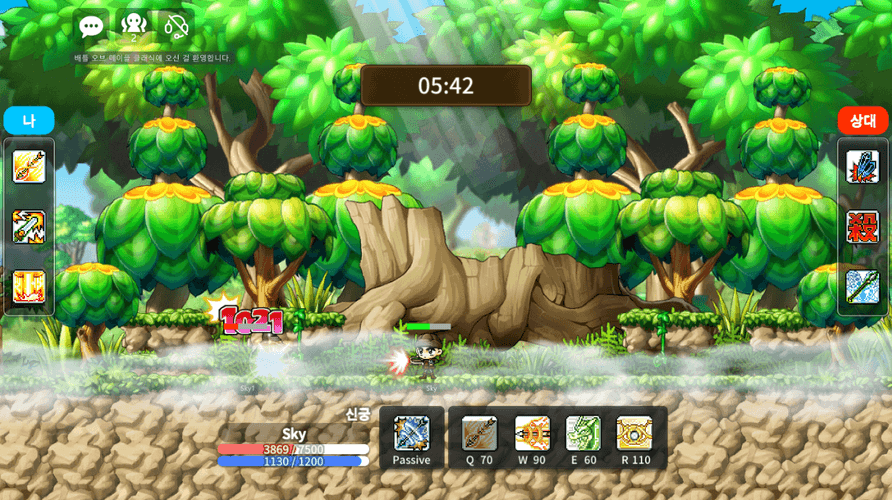The image size is (892, 500).
Task: Select my glowing arrow skill icon
Action: [x=29, y=166]
